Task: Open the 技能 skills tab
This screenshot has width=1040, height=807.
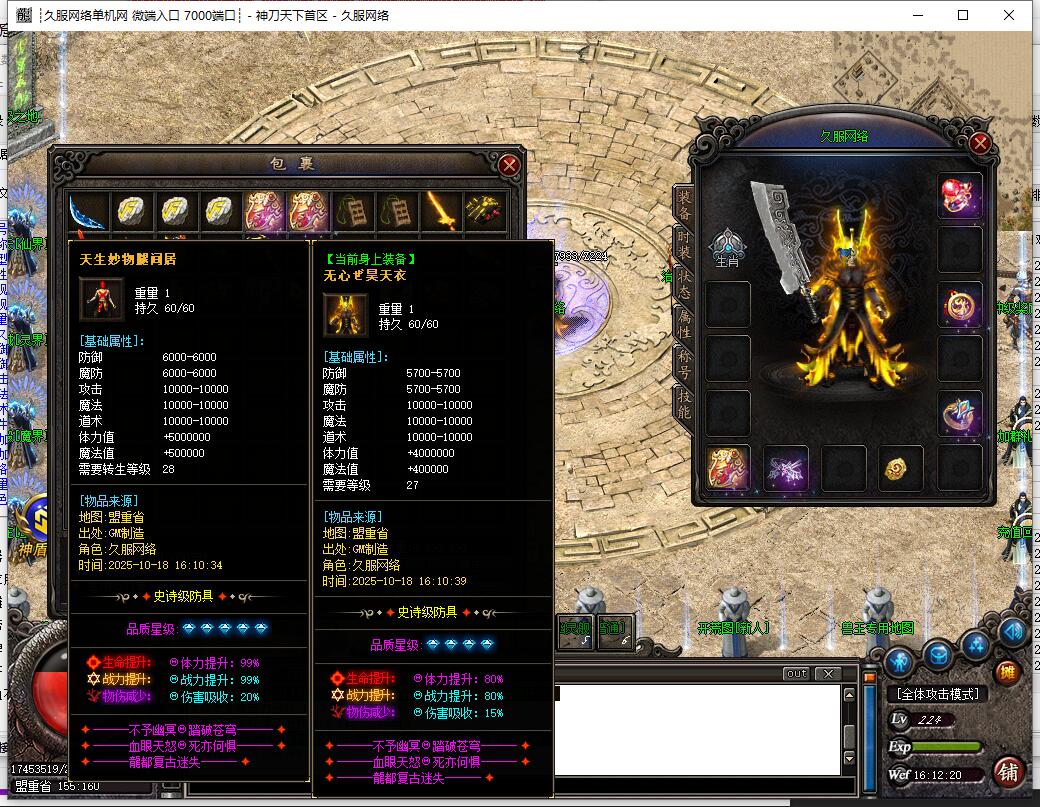Action: [x=684, y=399]
